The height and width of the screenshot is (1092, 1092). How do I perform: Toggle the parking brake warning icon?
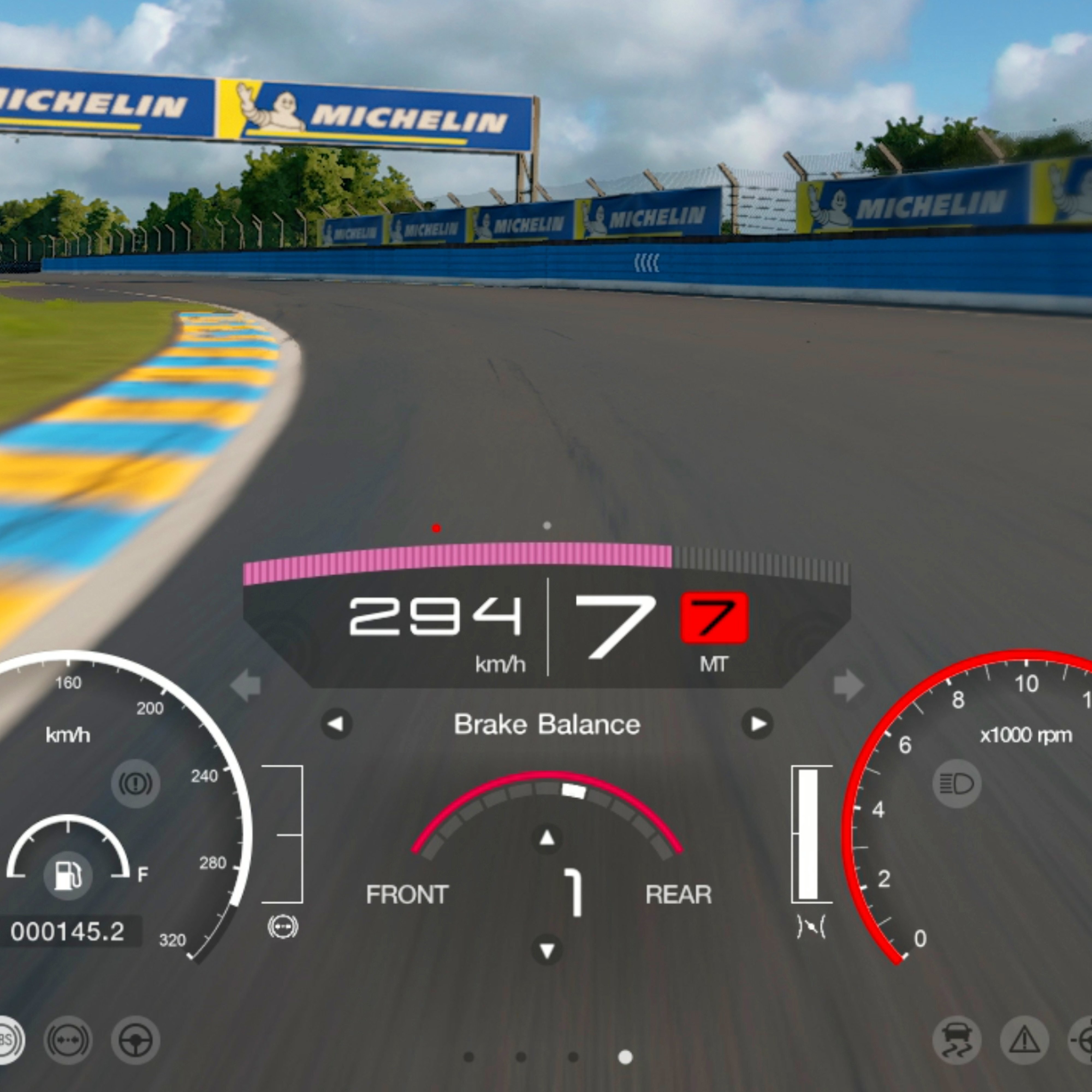136,784
